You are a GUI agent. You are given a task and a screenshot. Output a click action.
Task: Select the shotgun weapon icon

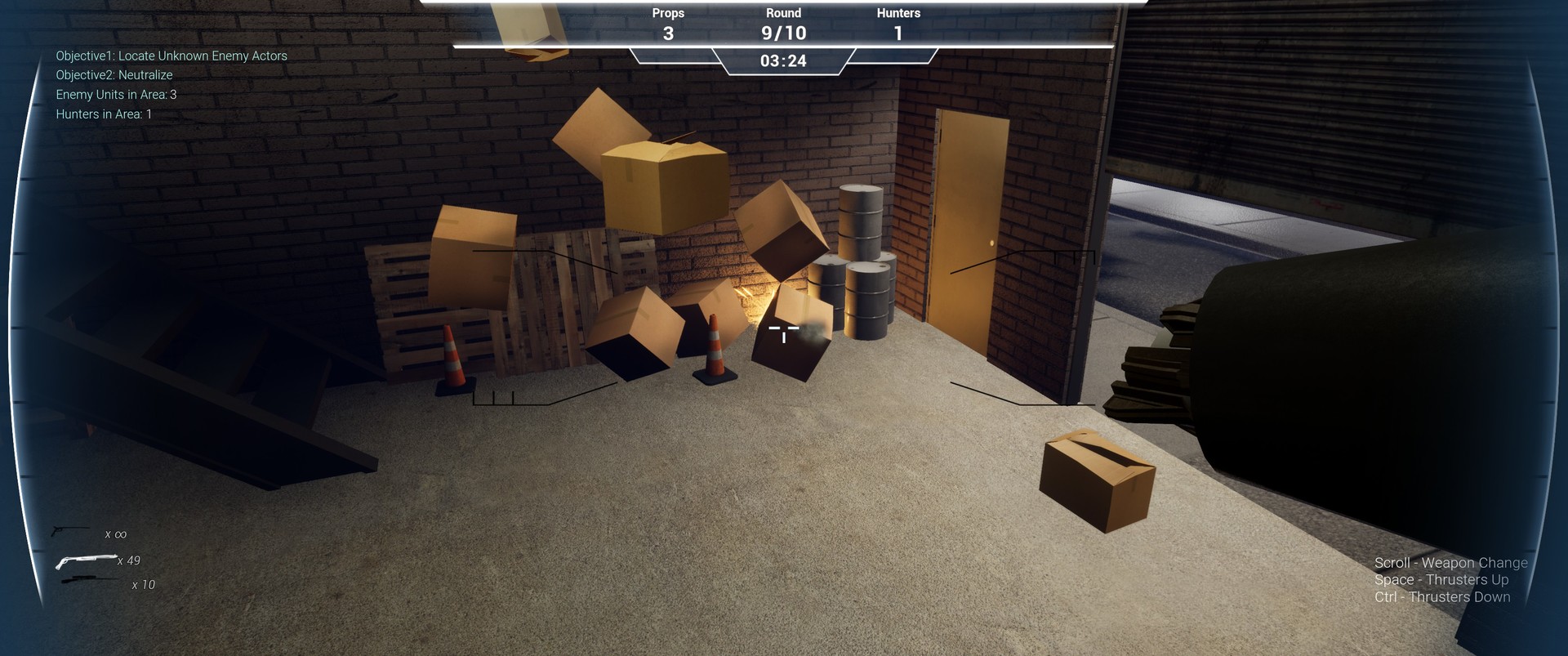(86, 560)
